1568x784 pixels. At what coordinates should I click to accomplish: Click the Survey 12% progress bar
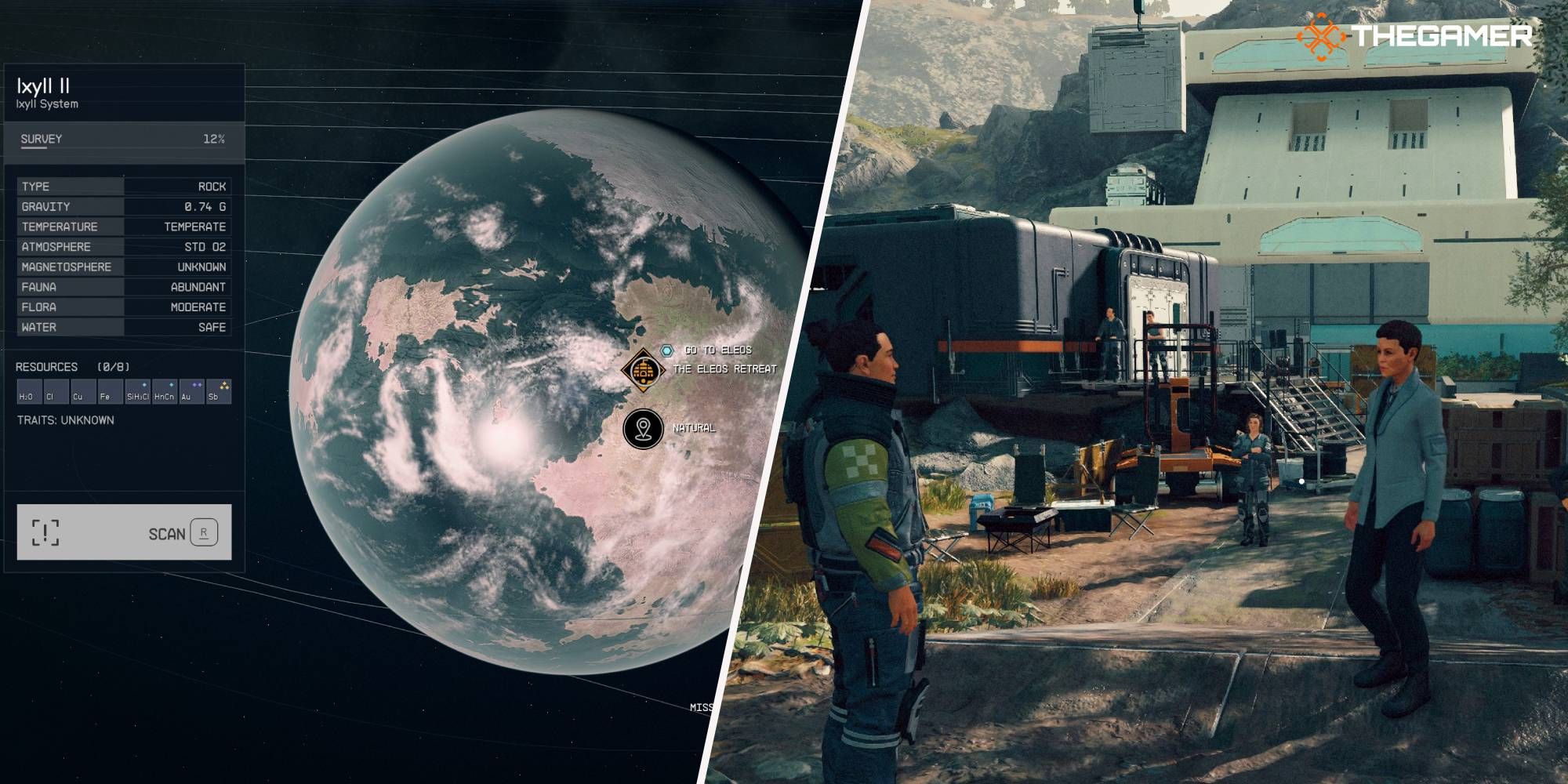pos(123,149)
